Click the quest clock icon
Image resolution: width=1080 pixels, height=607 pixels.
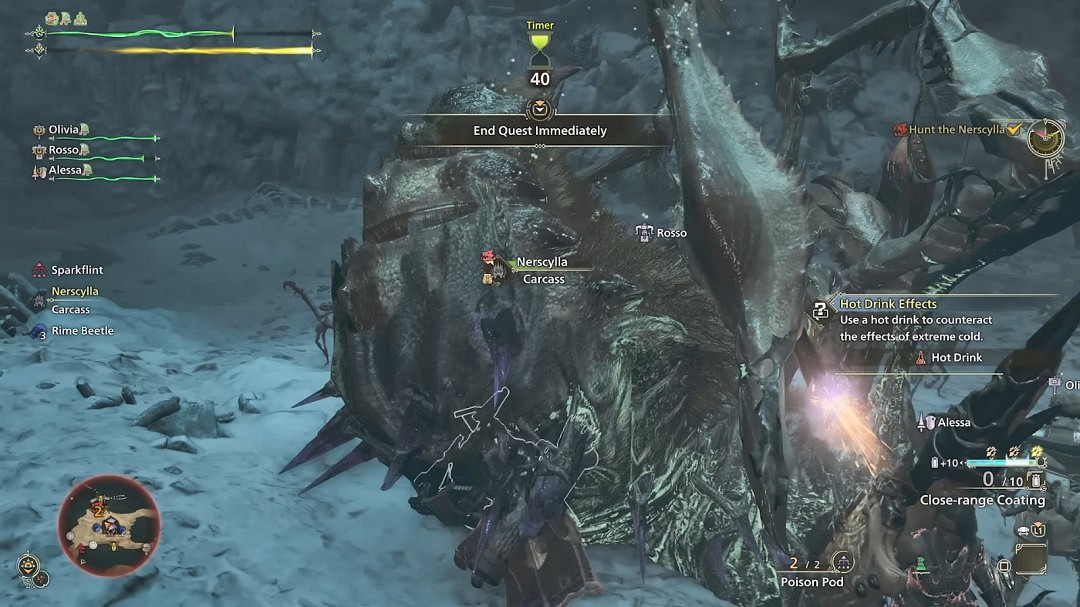1044,137
